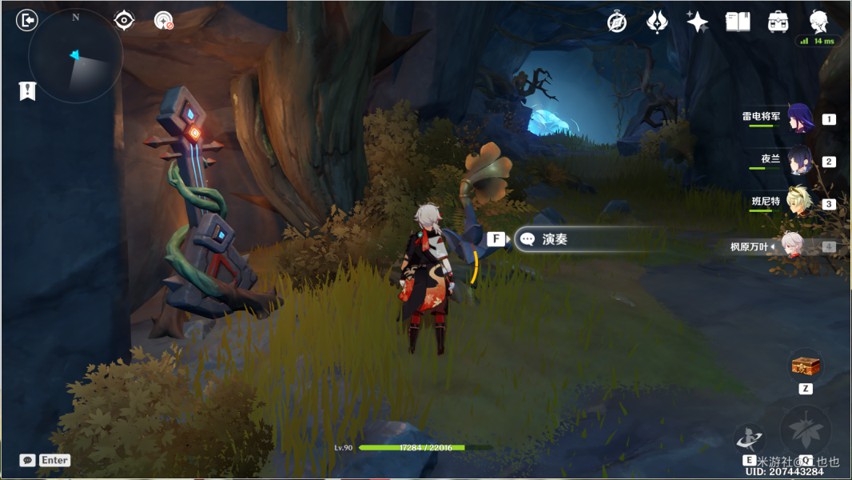Click the signal icon with the red badge
This screenshot has width=852, height=480.
click(163, 20)
